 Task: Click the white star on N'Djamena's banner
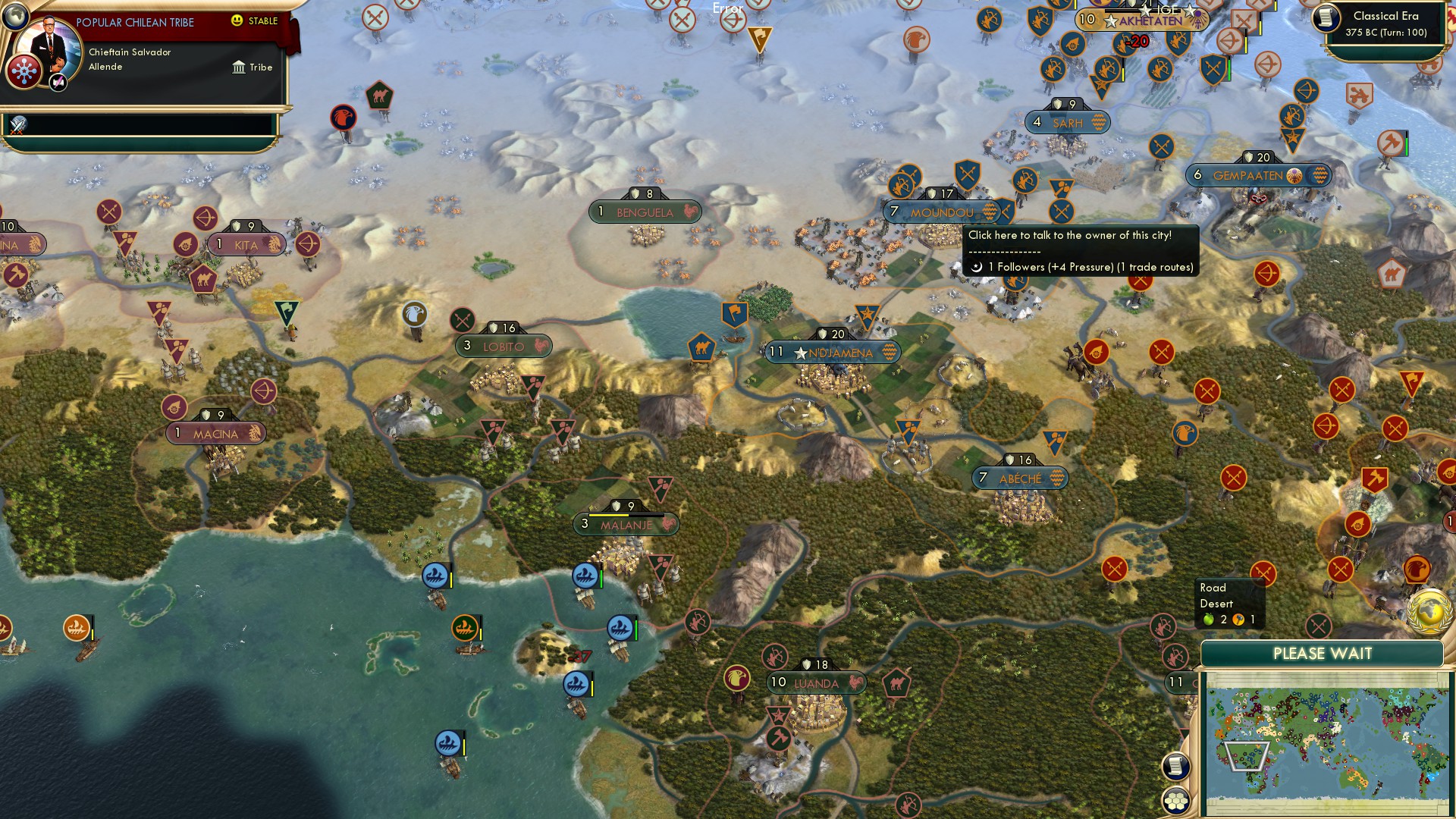click(x=799, y=351)
